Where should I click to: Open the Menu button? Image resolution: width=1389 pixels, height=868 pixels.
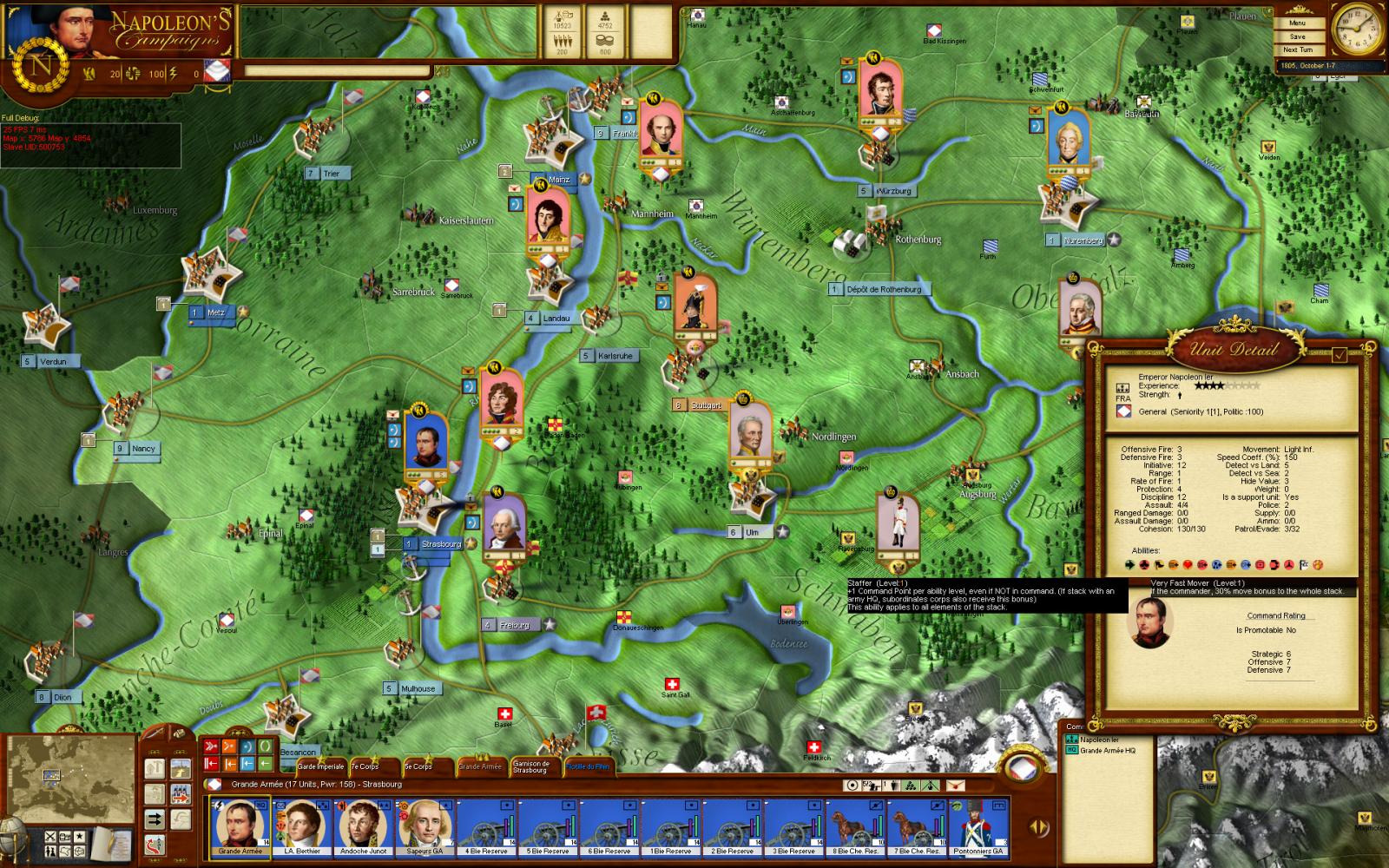1297,23
